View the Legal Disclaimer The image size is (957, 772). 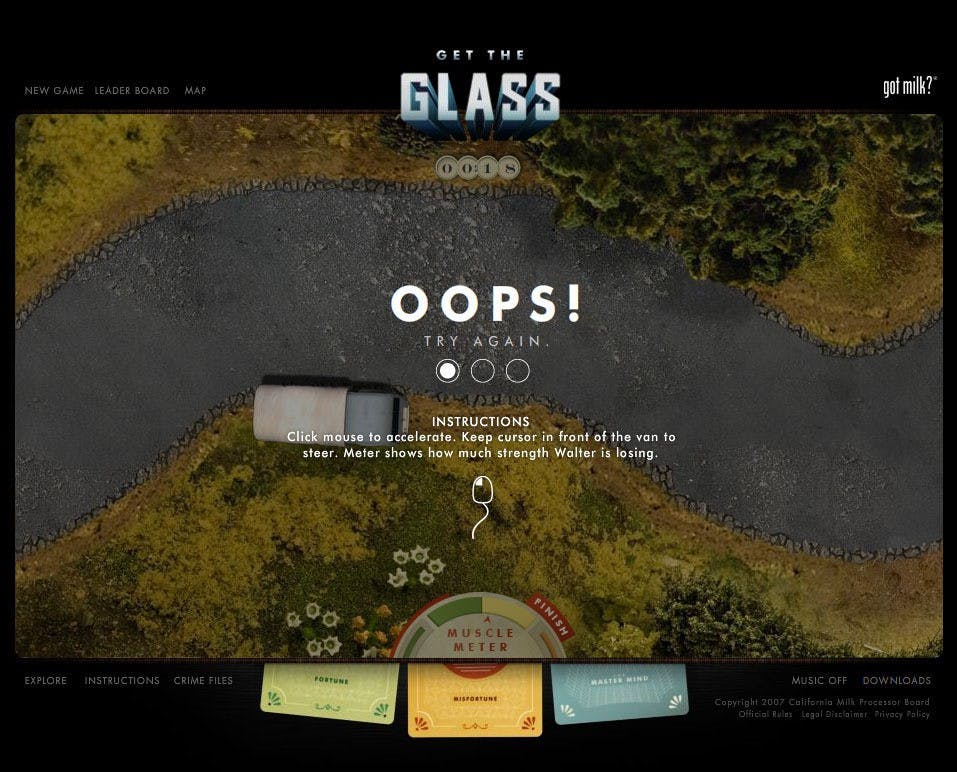[x=834, y=715]
